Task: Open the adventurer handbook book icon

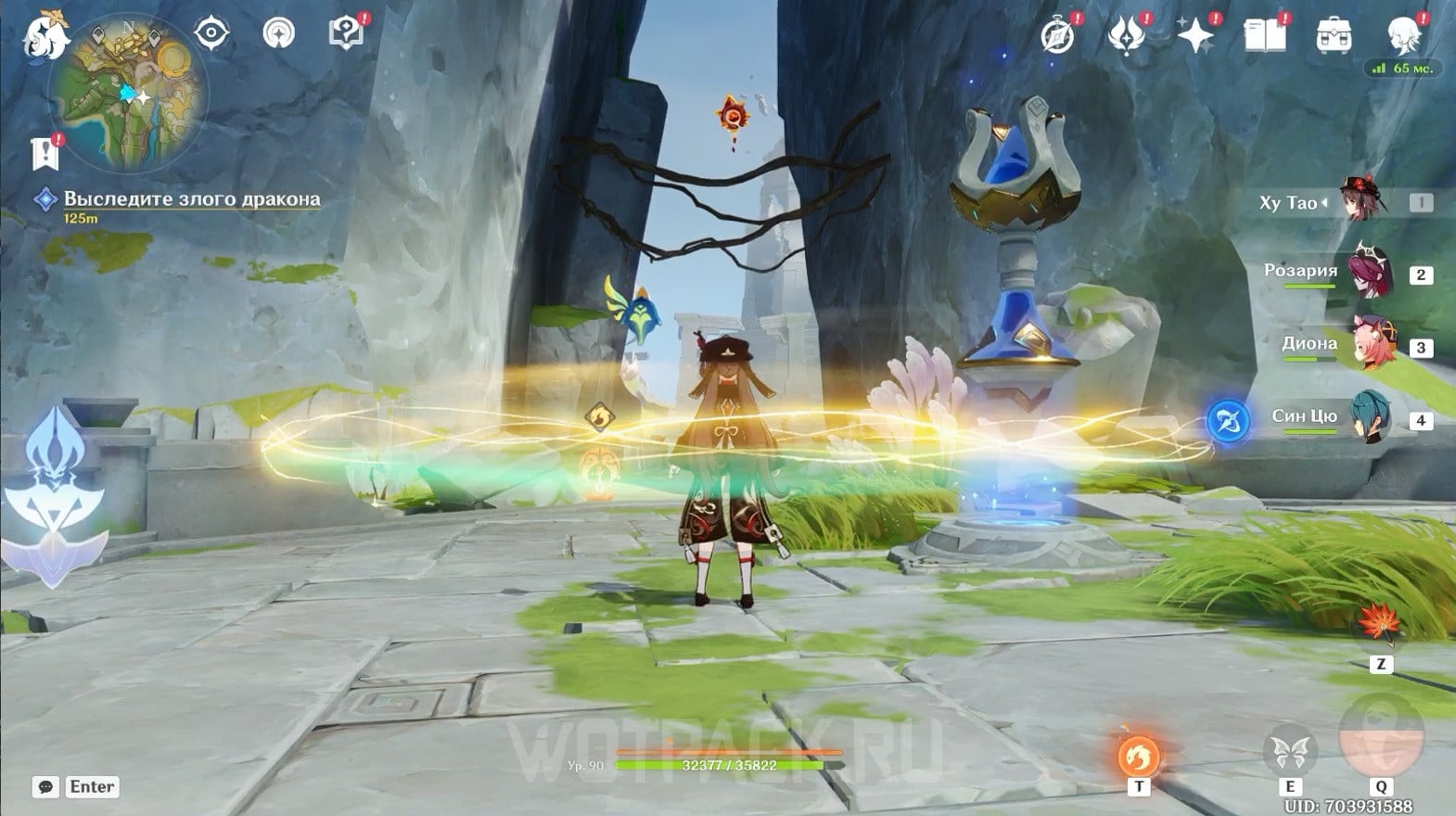Action: click(1264, 36)
